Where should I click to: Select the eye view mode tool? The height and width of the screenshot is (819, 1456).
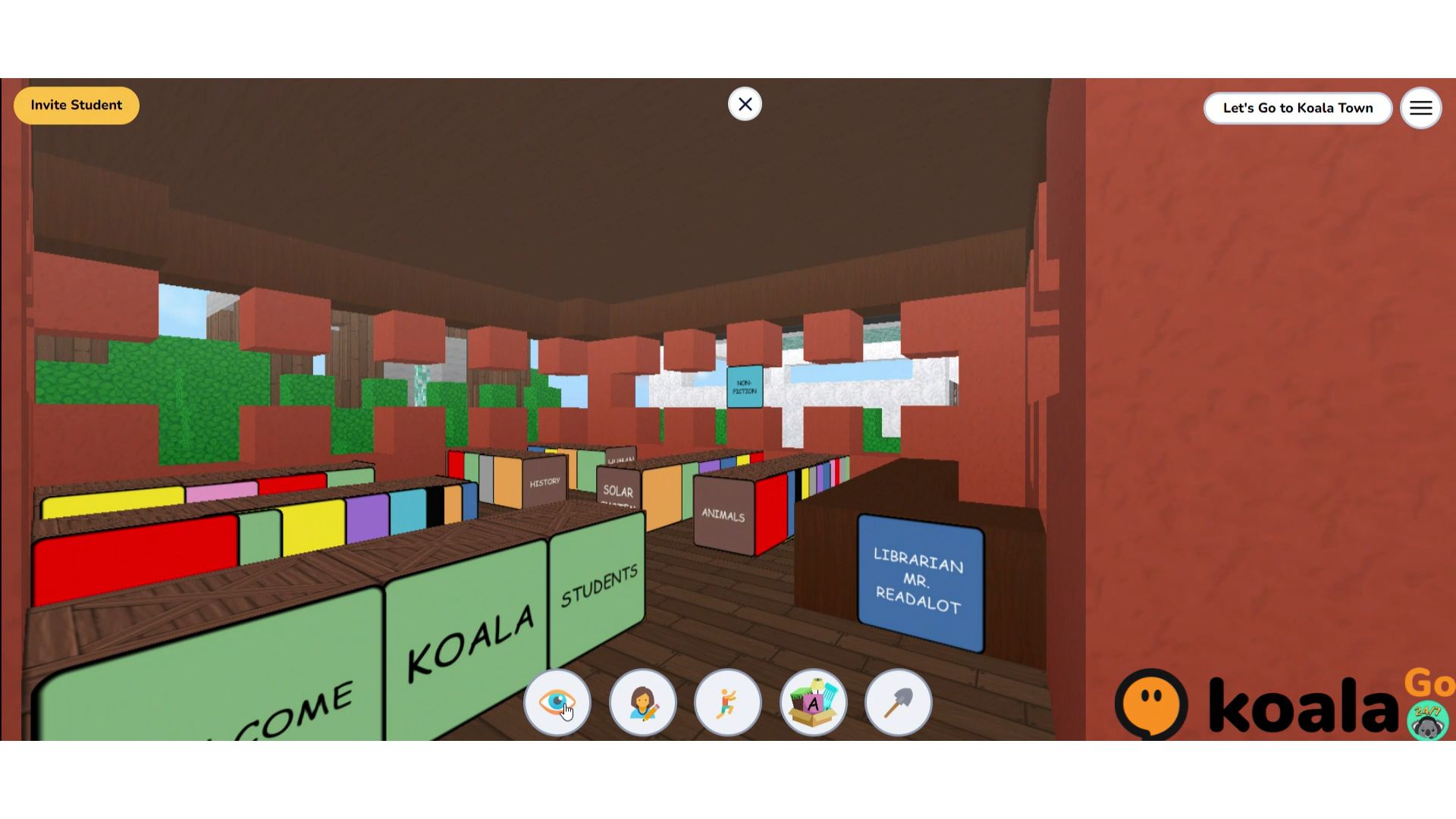click(557, 703)
